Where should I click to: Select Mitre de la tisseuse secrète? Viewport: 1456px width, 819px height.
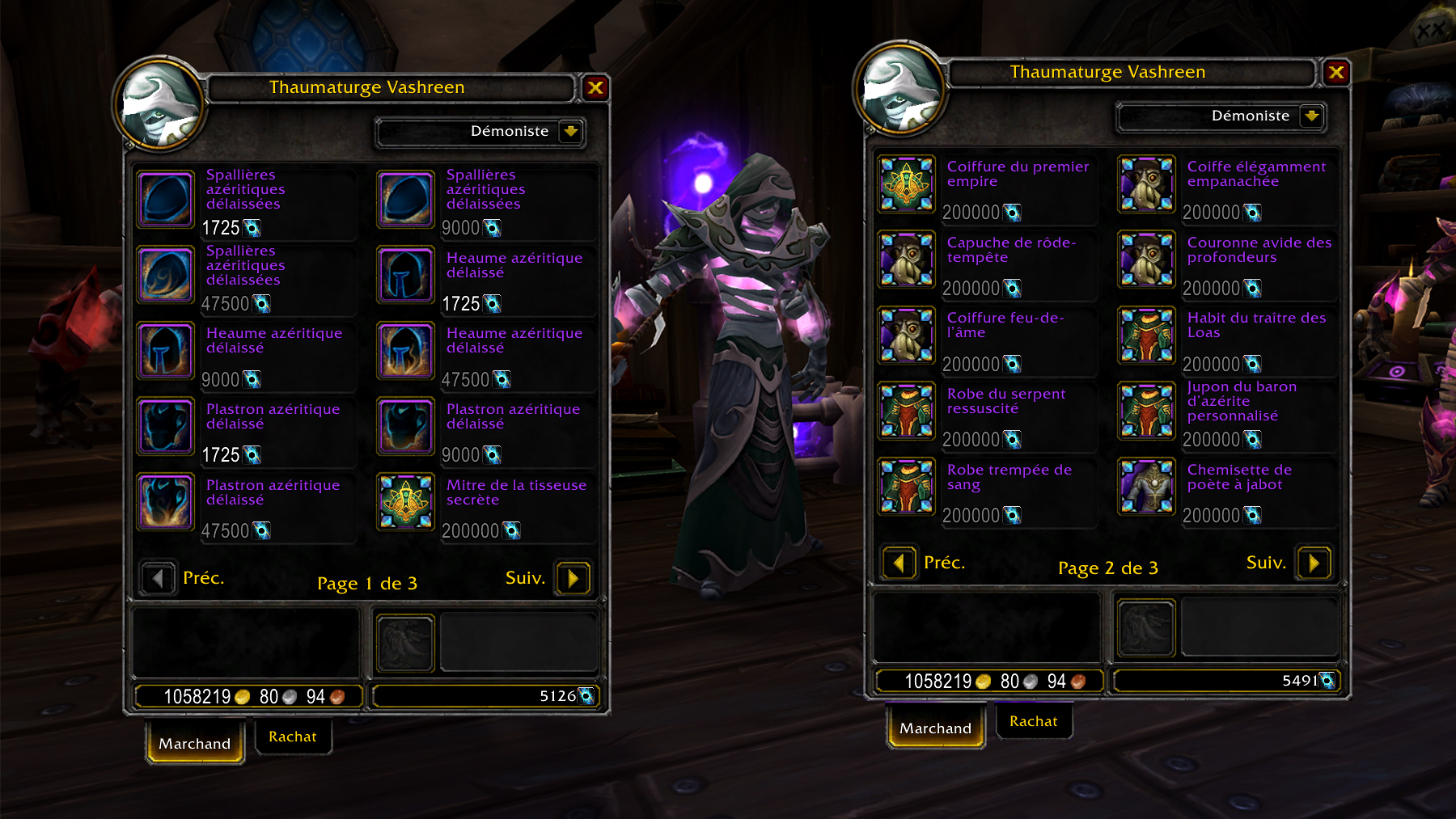(406, 502)
